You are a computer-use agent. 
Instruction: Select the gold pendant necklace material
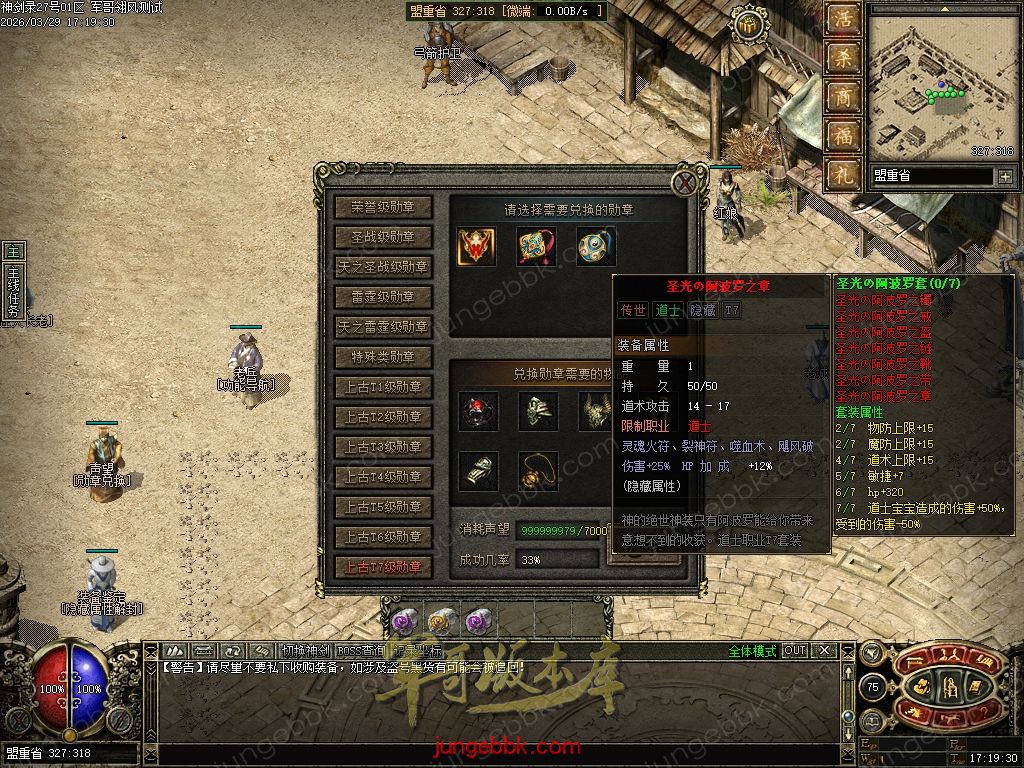[x=538, y=471]
